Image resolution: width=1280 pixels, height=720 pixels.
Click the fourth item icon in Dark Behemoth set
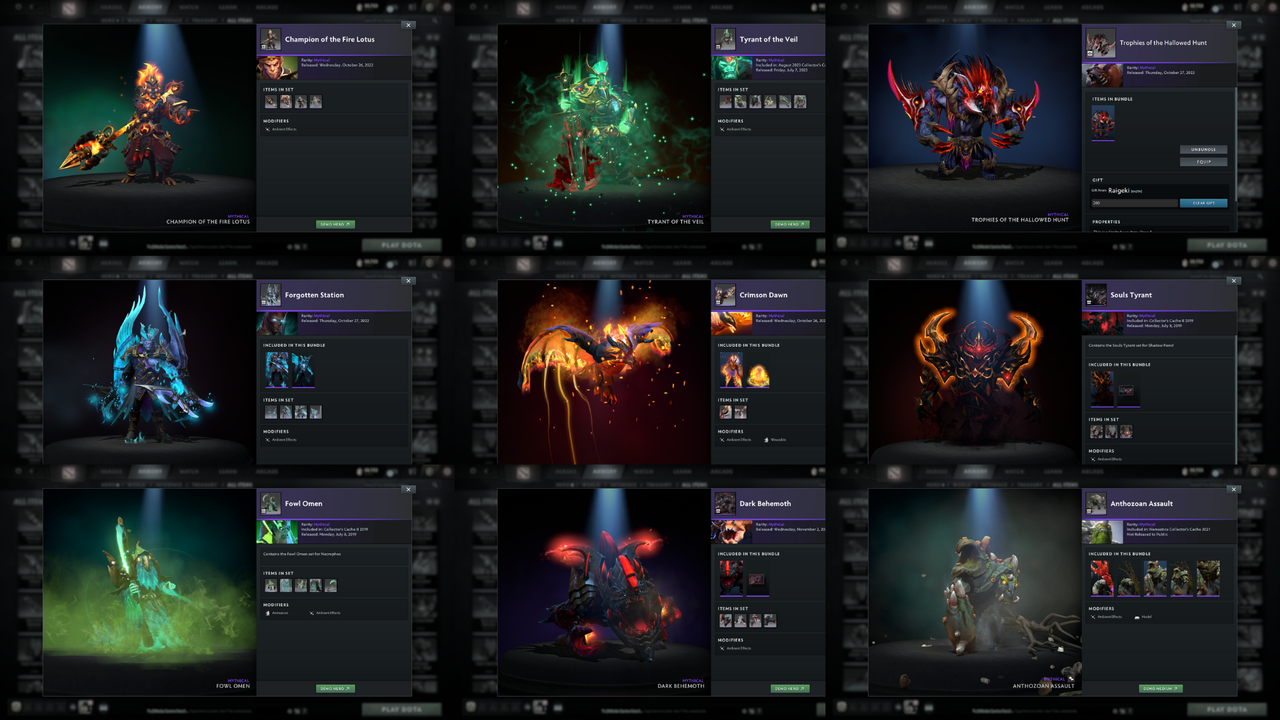(x=769, y=620)
